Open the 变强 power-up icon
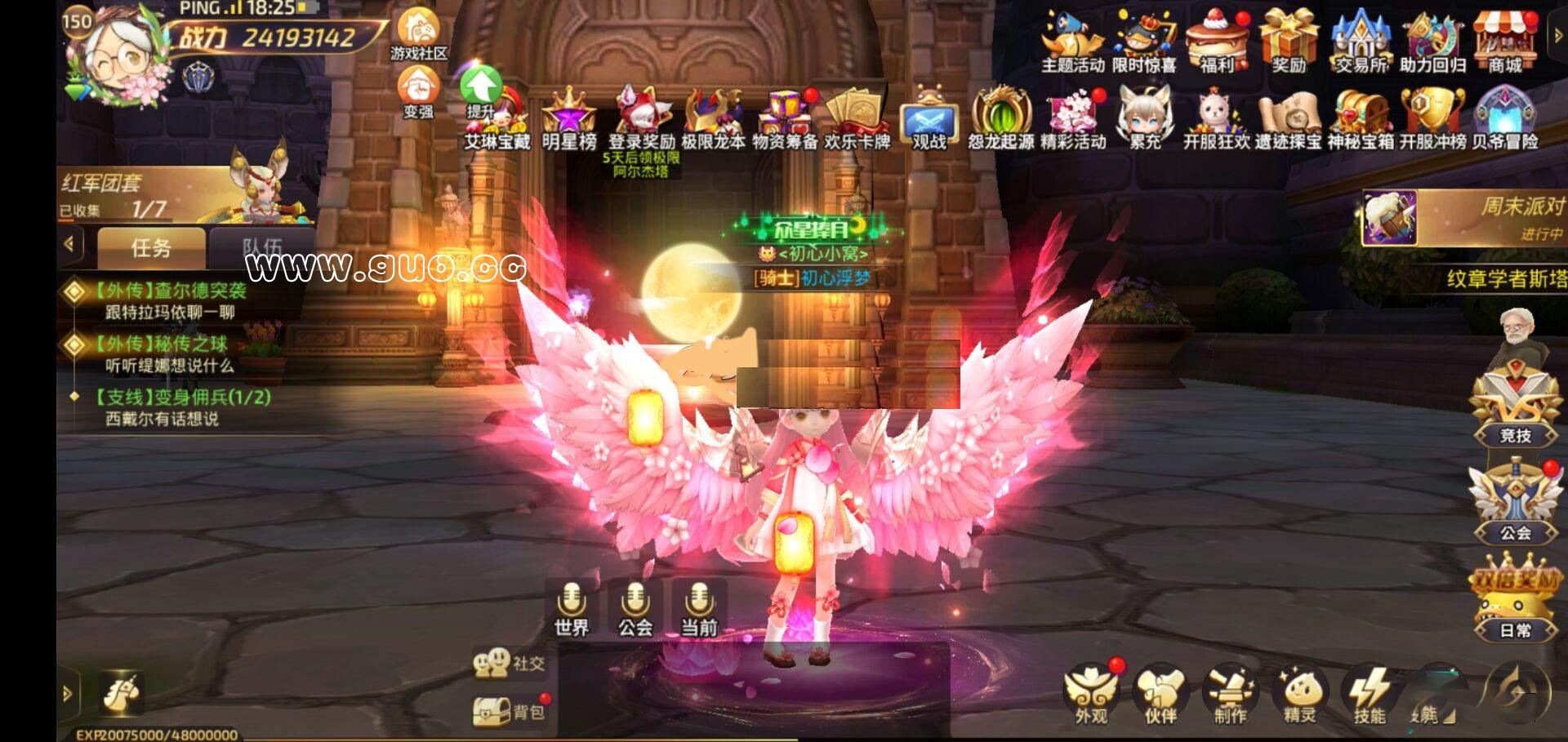Screen dimensions: 1568x742 418,91
